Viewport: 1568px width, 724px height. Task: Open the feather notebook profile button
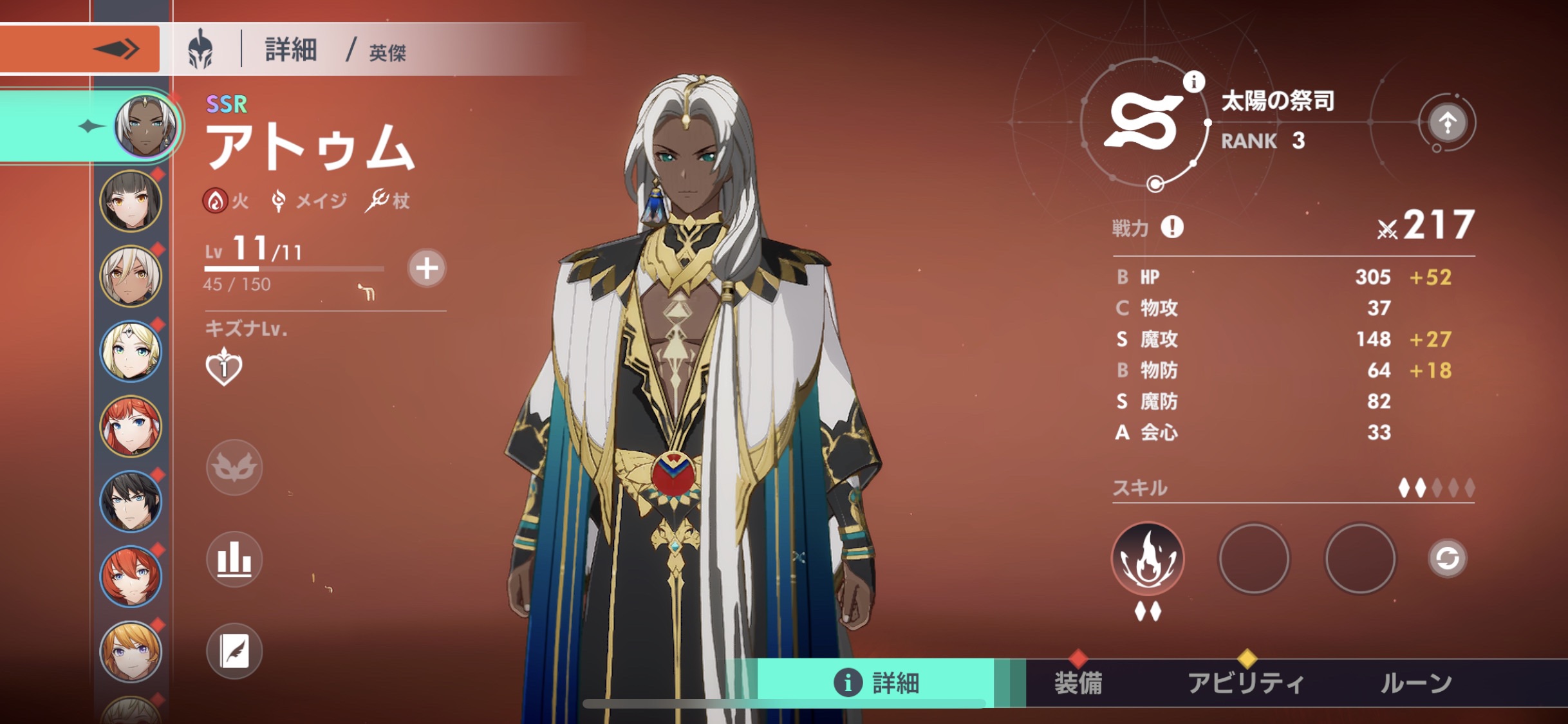coord(234,651)
